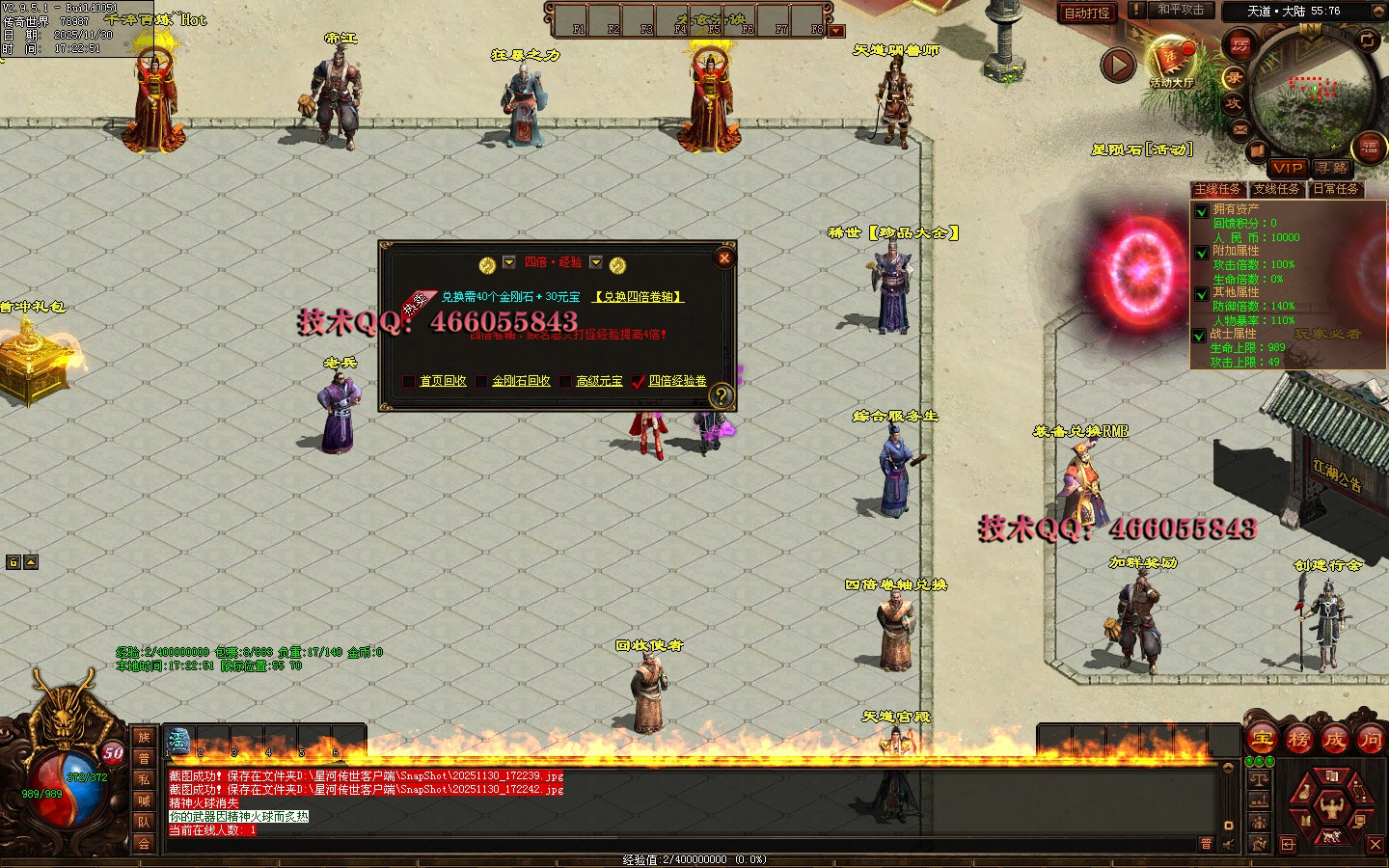This screenshot has width=1389, height=868.
Task: Activate 寻路 pathfinding button
Action: (1332, 168)
